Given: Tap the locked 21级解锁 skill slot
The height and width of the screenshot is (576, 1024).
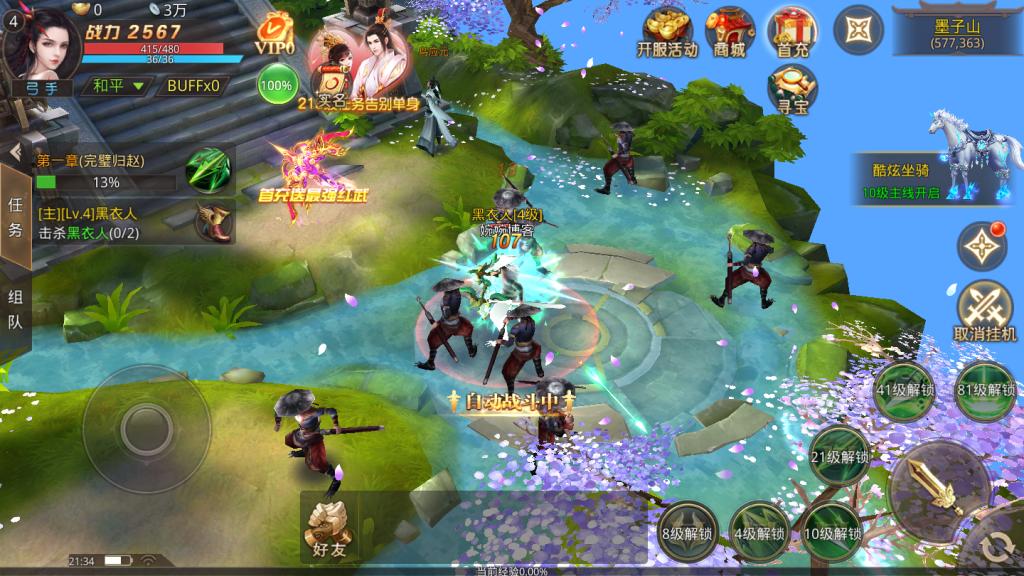Looking at the screenshot, I should click(x=839, y=457).
